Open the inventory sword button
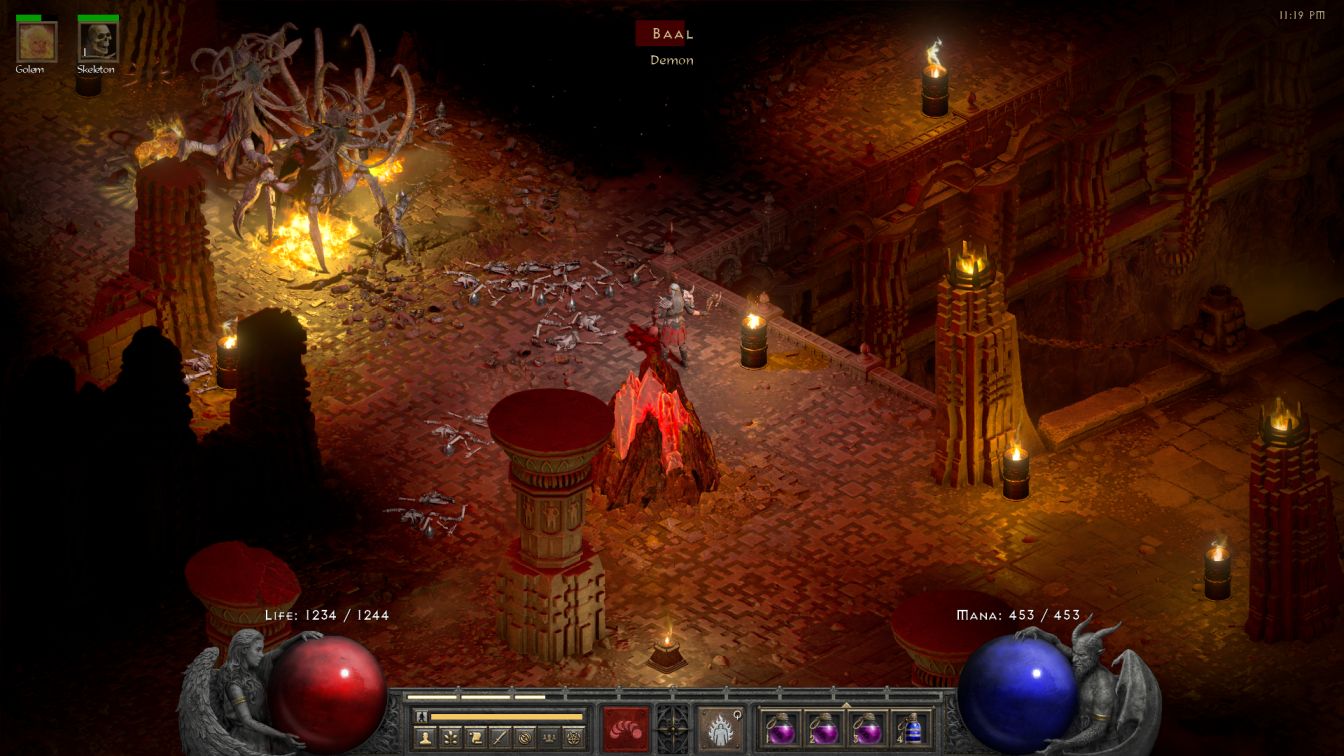Image resolution: width=1344 pixels, height=756 pixels. (500, 737)
